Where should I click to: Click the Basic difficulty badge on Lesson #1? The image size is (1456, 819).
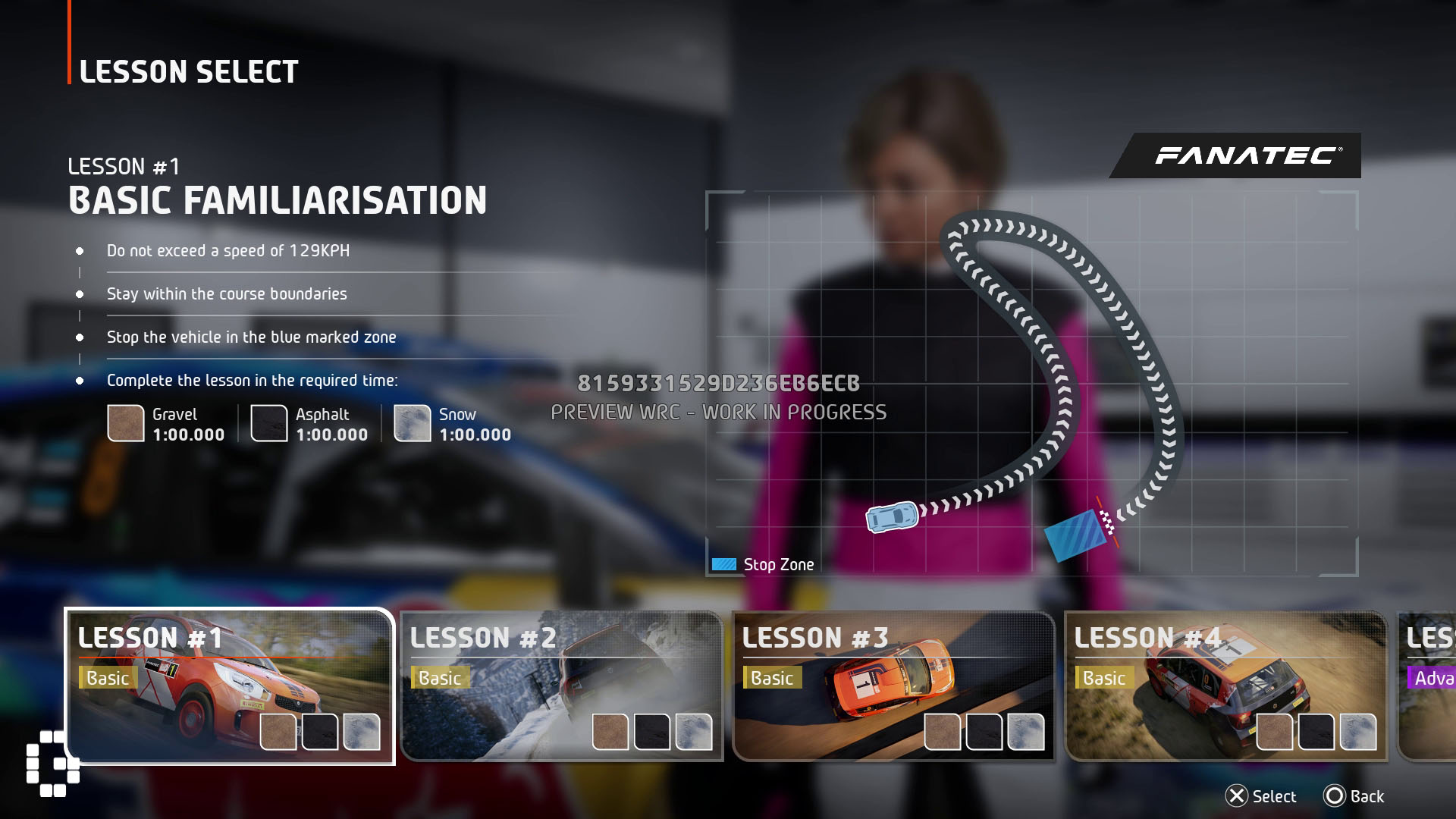[108, 679]
